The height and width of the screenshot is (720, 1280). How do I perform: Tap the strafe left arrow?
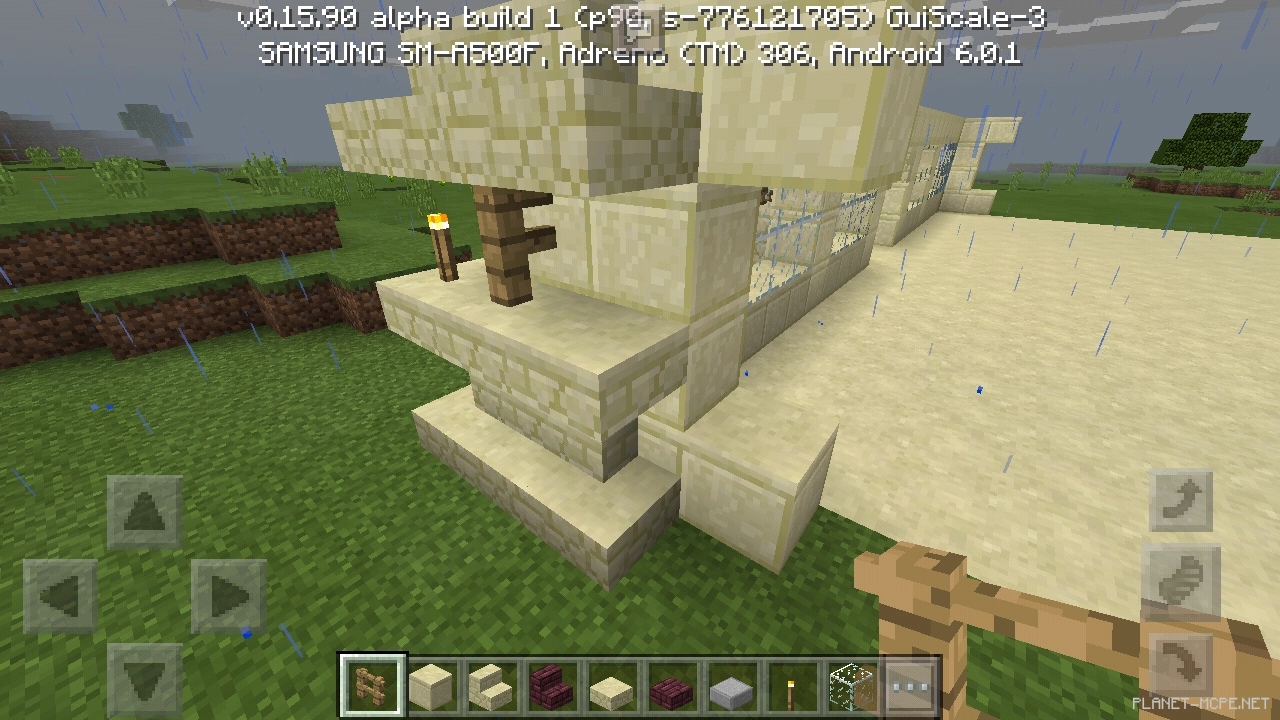pos(61,596)
